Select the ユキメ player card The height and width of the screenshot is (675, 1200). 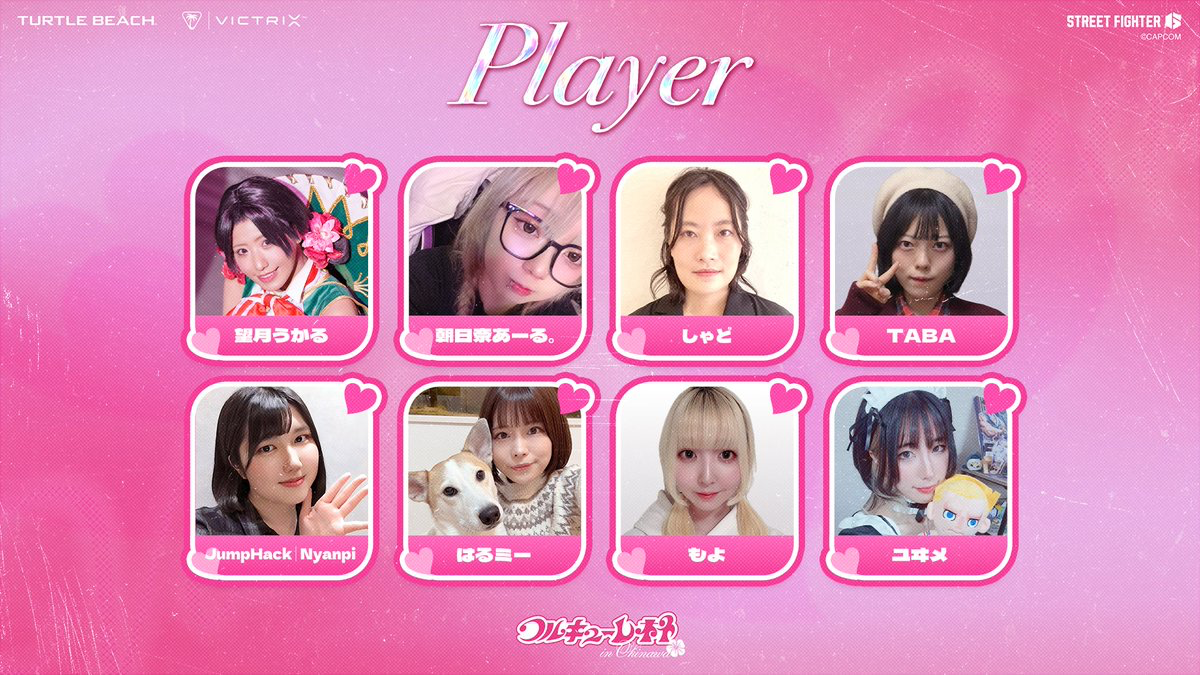[x=920, y=478]
